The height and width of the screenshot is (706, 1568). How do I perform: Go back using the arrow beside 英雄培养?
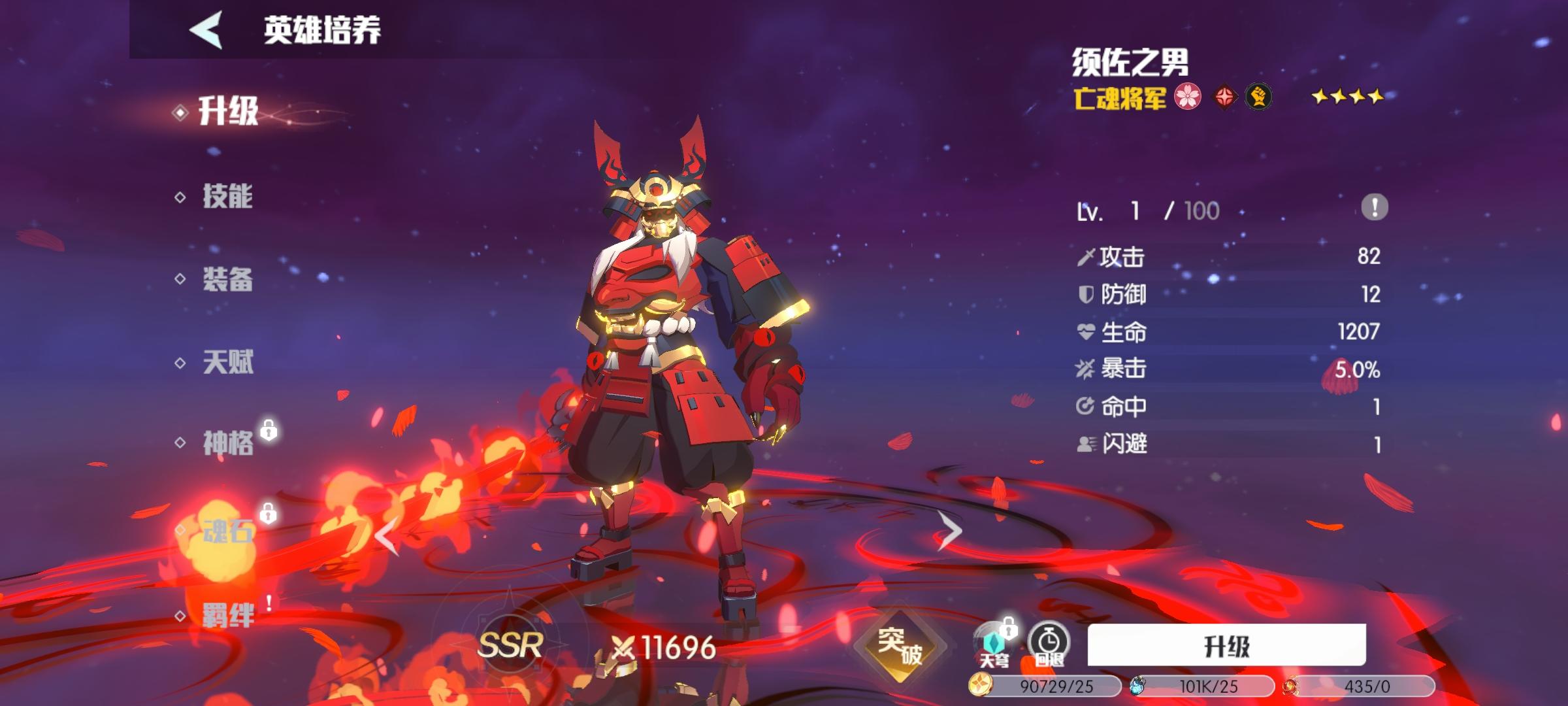206,29
